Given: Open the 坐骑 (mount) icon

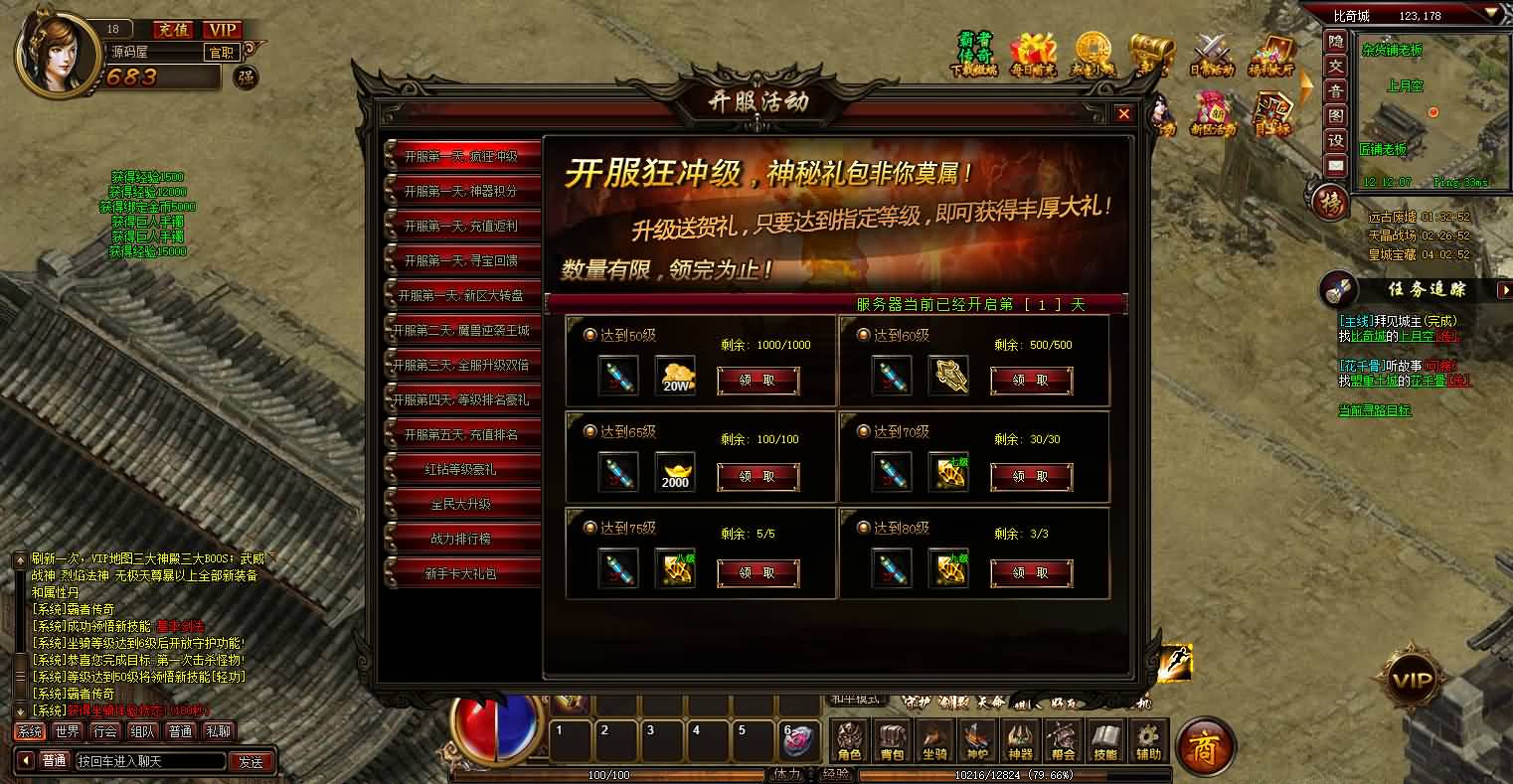Looking at the screenshot, I should 931,740.
